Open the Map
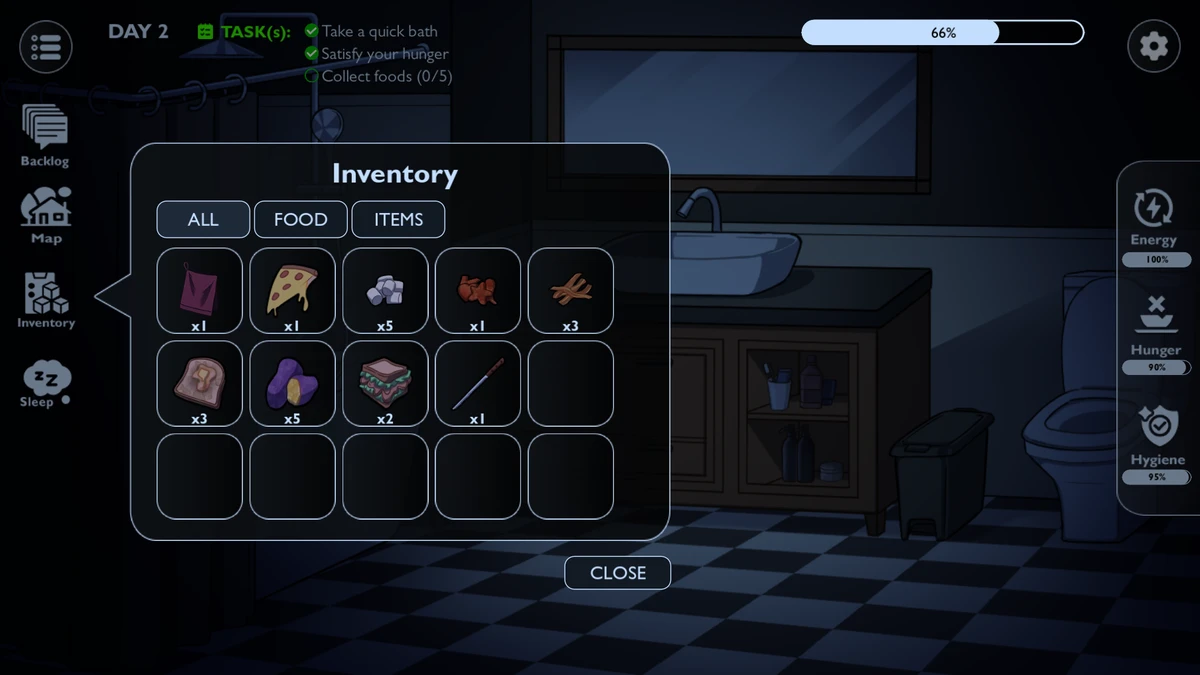1200x675 pixels. [46, 215]
